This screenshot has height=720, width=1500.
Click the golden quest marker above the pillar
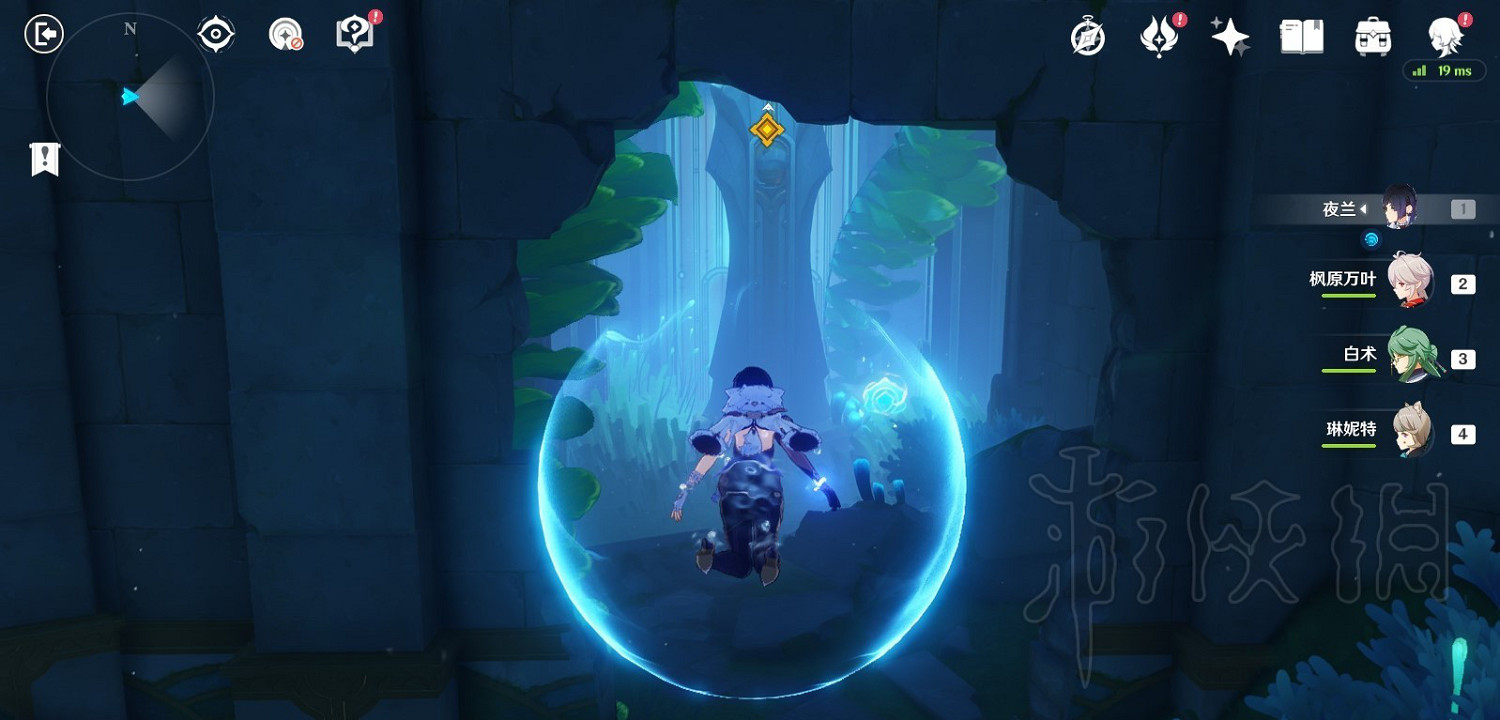[x=767, y=130]
